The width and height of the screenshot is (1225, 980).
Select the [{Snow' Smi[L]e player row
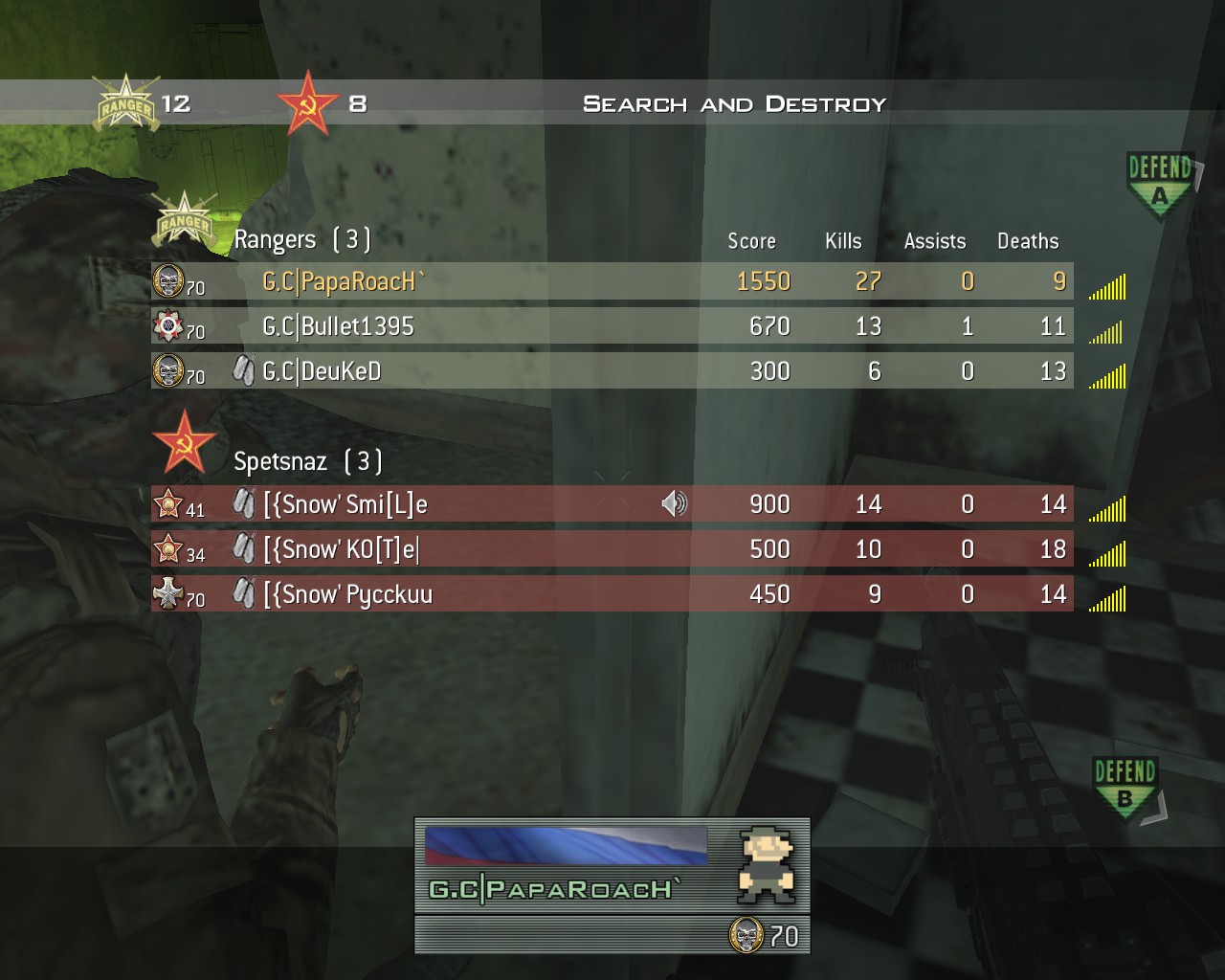click(x=612, y=504)
